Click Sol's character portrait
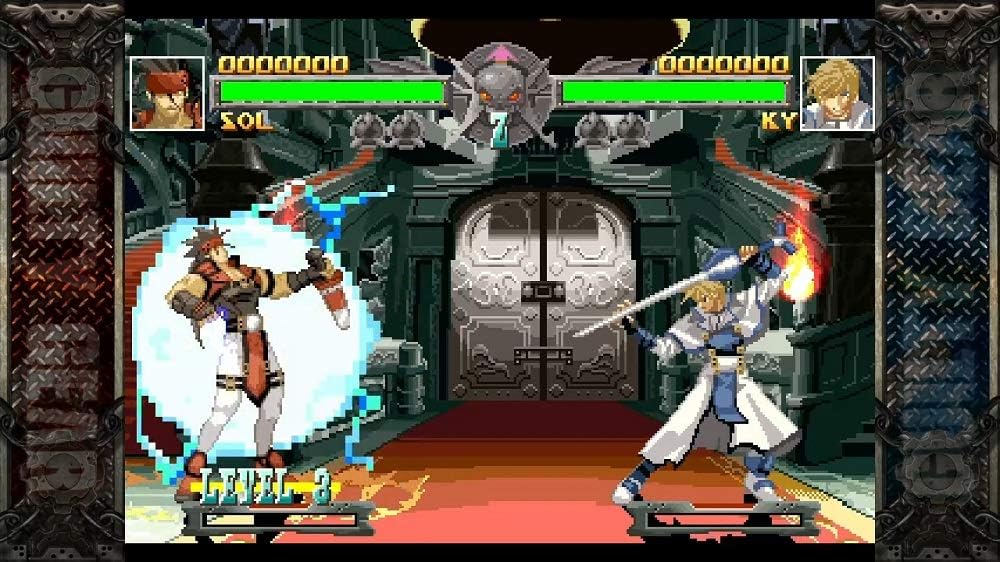This screenshot has height=562, width=1000. (167, 93)
